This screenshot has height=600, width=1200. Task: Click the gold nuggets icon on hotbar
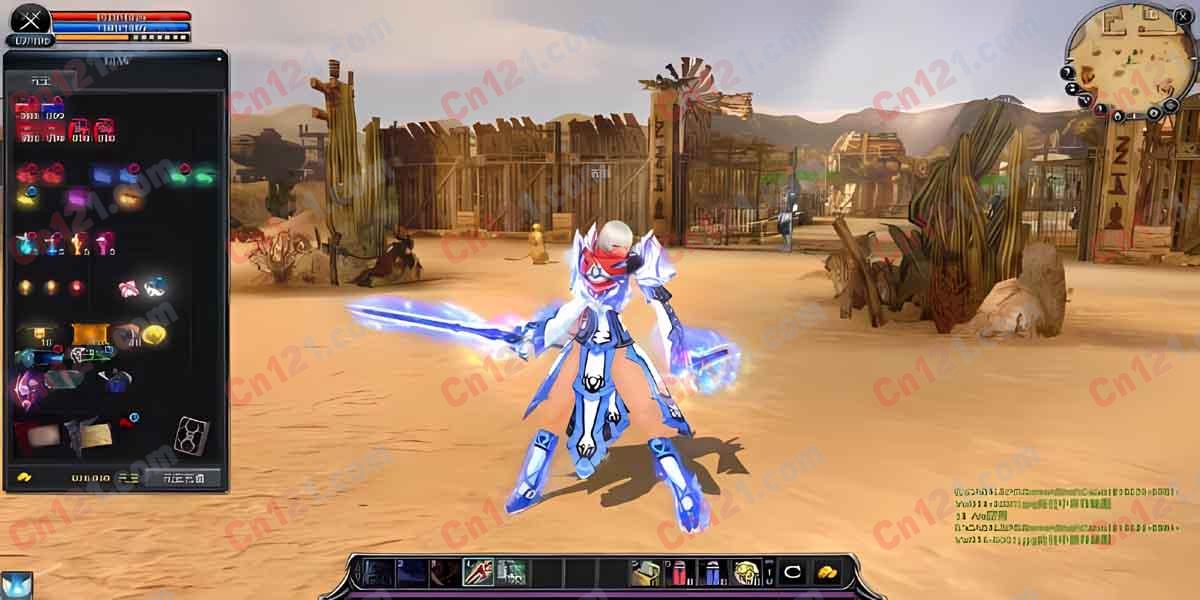826,573
